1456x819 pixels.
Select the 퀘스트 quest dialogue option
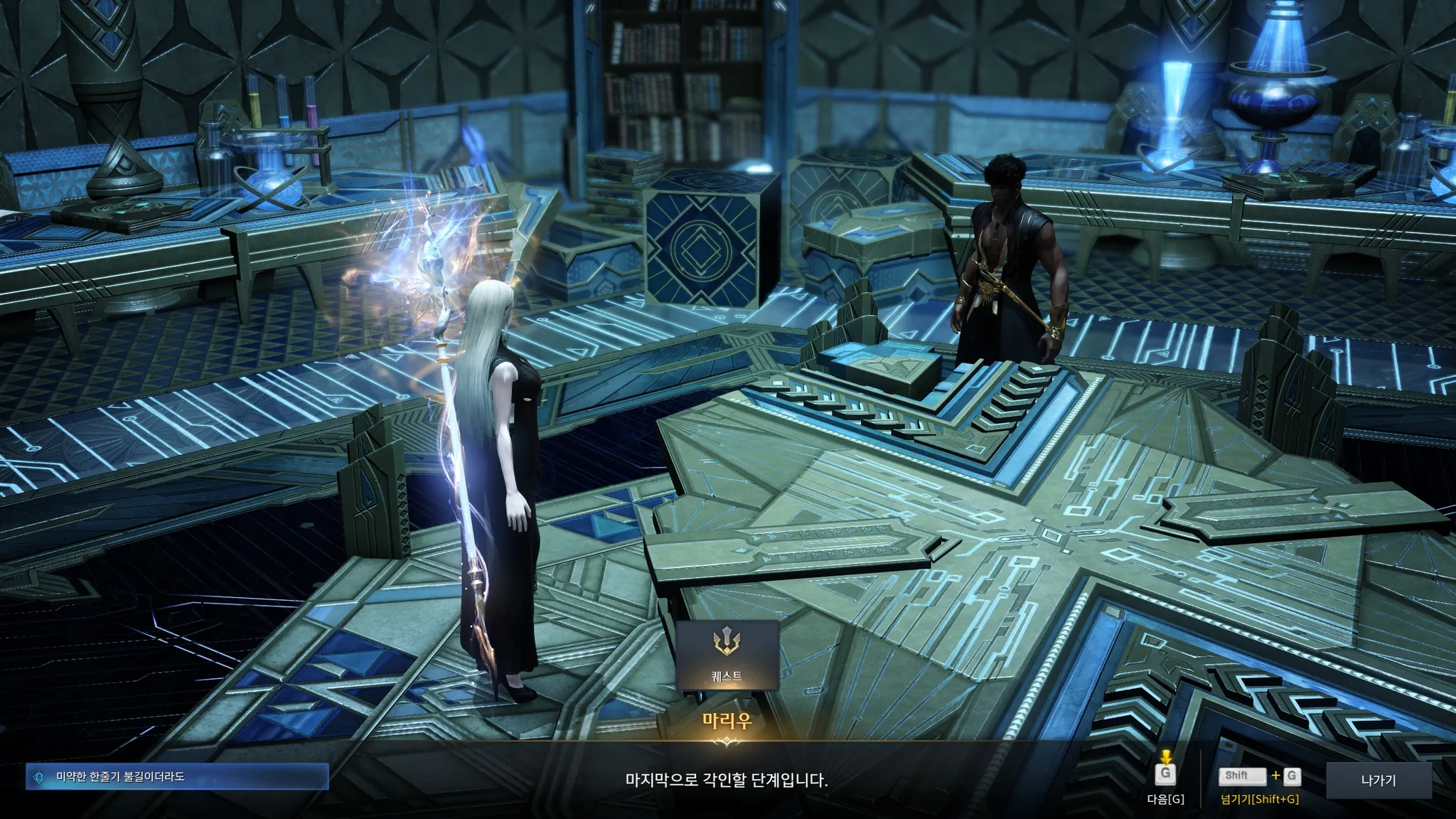tap(727, 655)
